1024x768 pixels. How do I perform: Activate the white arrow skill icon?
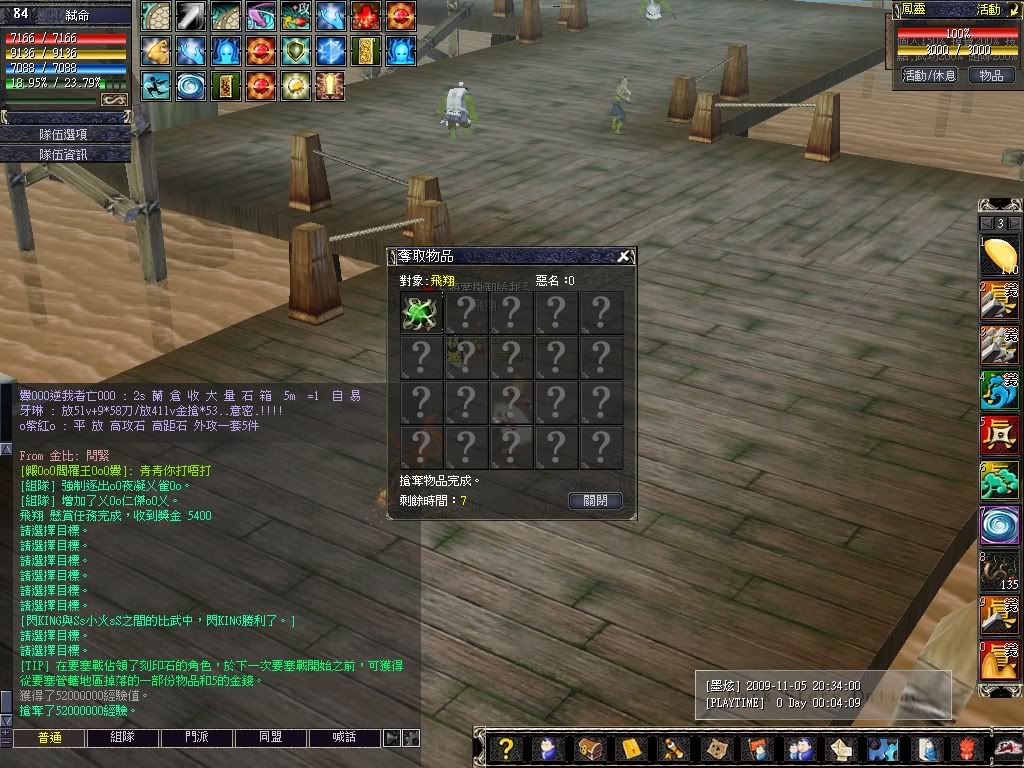click(191, 15)
